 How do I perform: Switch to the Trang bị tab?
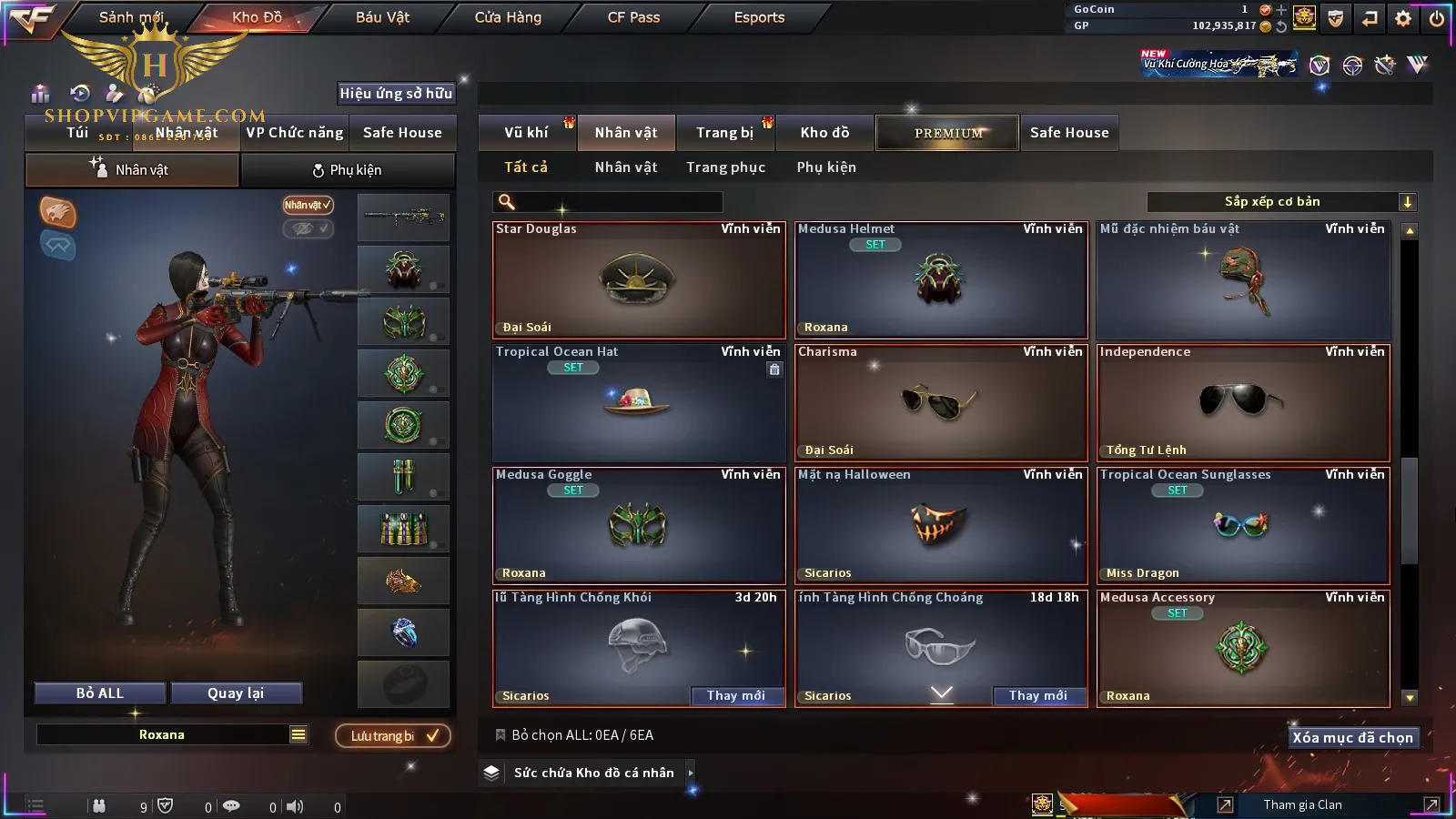[x=724, y=133]
